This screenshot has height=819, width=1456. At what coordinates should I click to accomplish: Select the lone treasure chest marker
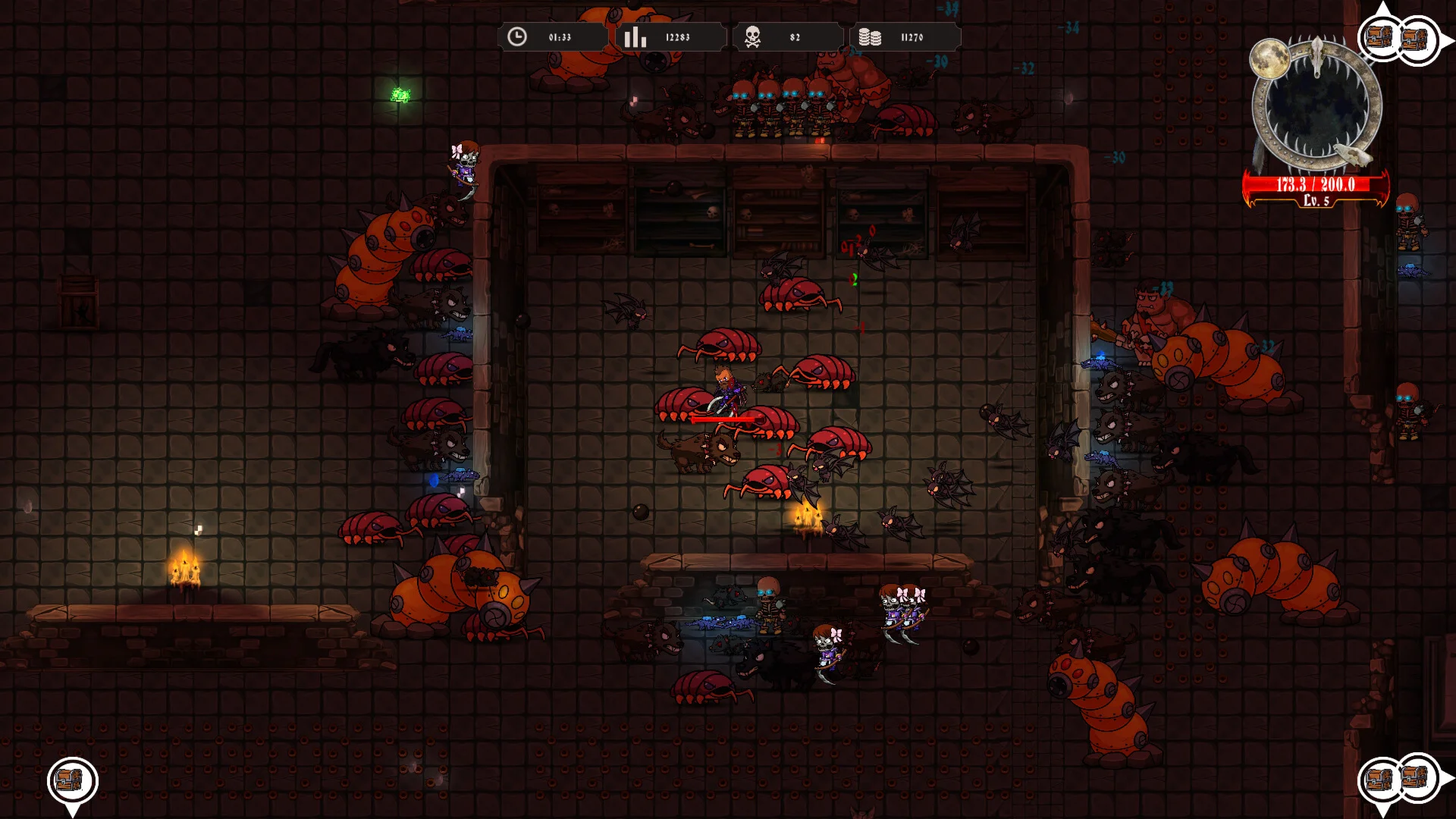coord(72,780)
